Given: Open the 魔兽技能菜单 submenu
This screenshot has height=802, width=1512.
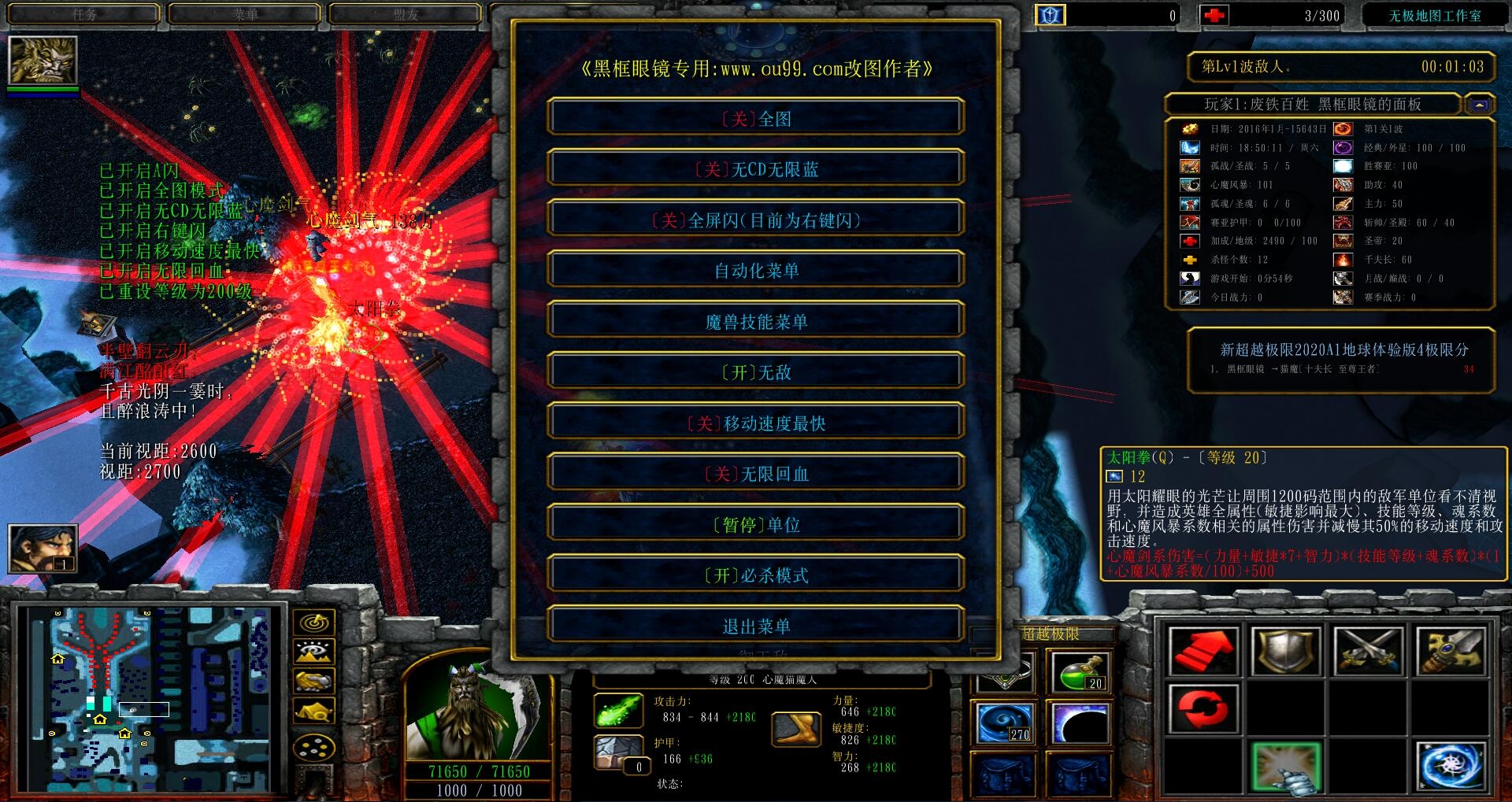Looking at the screenshot, I should pos(756,322).
